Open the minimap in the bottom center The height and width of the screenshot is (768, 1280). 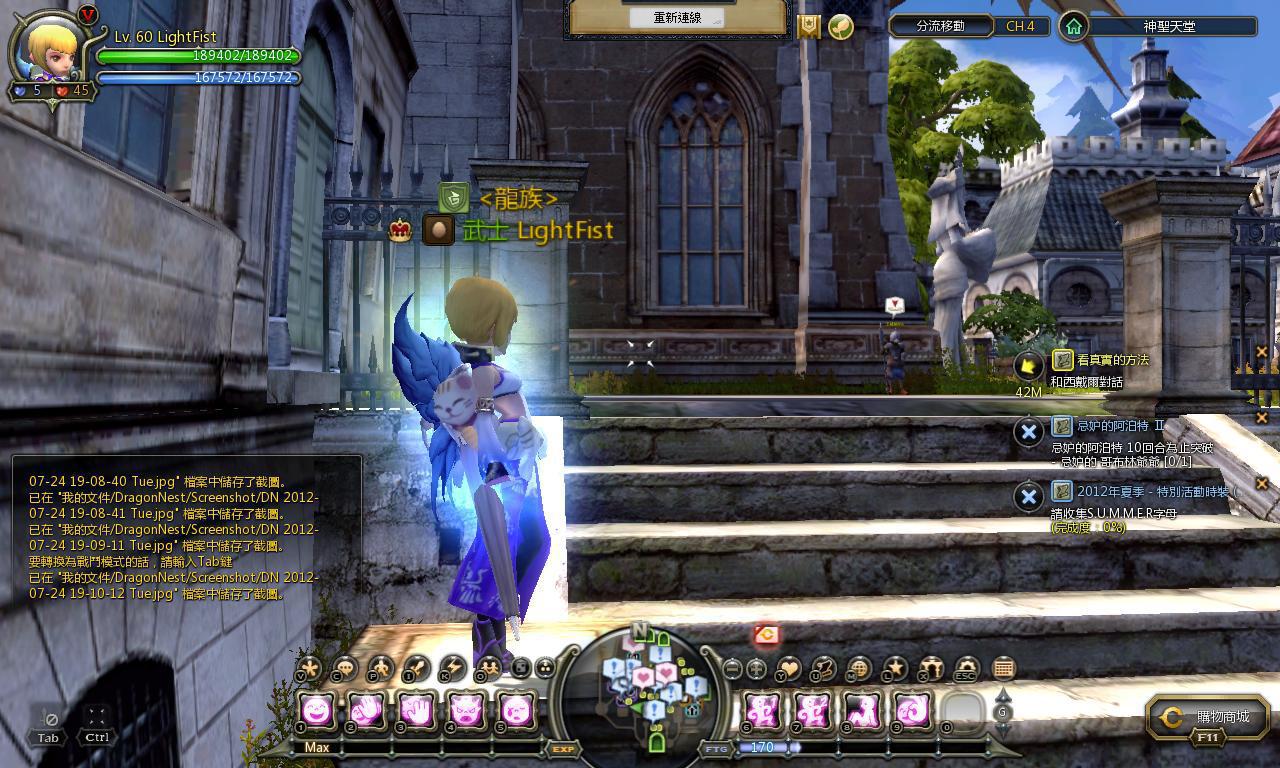click(x=654, y=689)
